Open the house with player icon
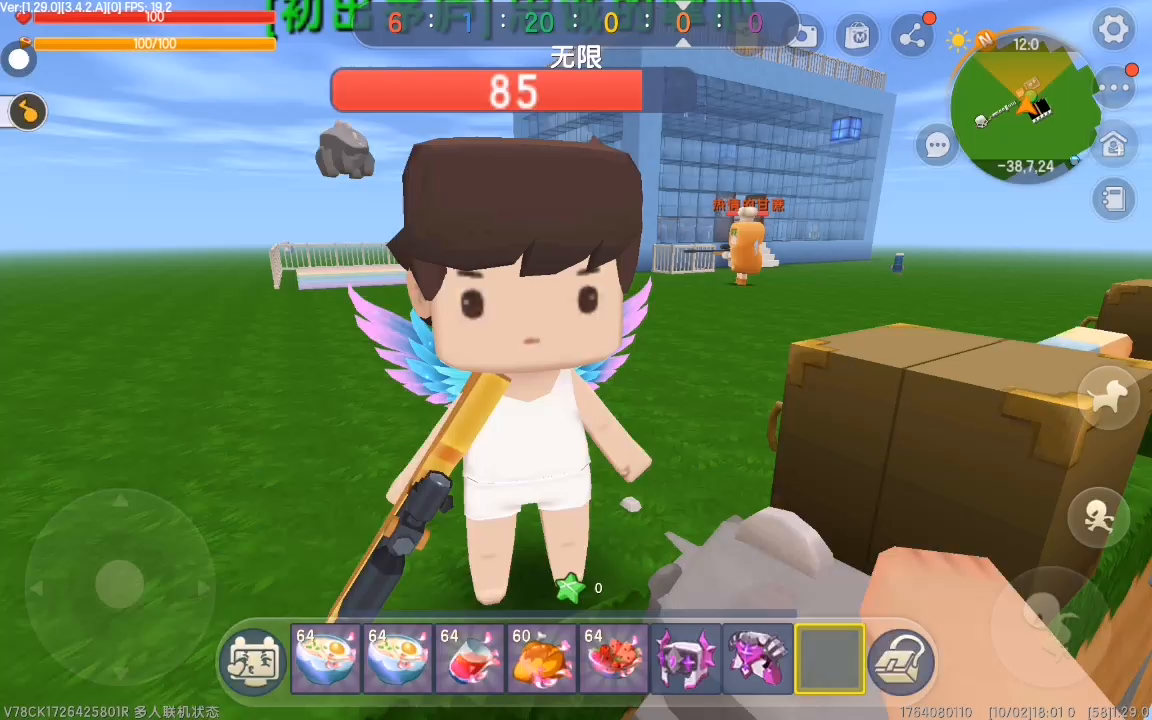This screenshot has height=720, width=1152. click(x=1113, y=145)
